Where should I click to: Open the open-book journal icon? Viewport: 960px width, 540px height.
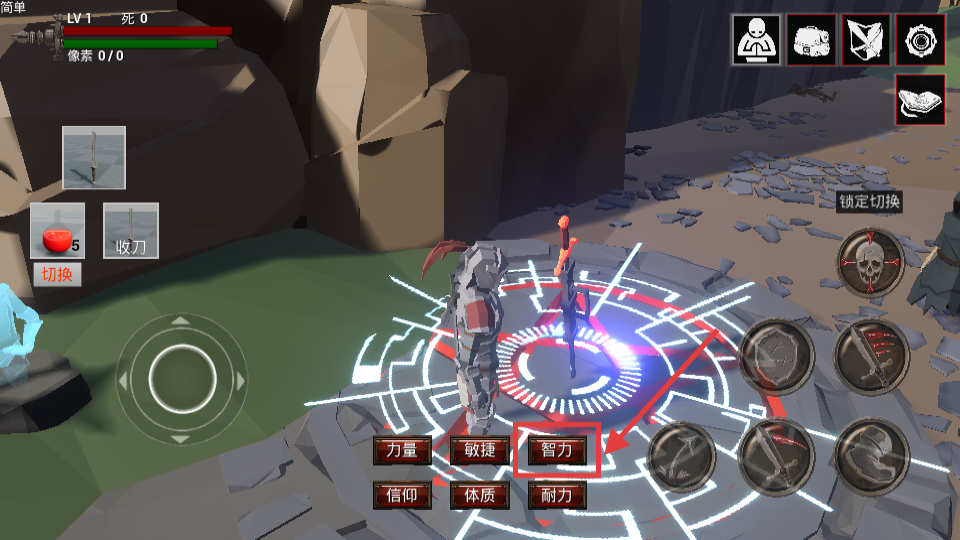click(x=920, y=100)
